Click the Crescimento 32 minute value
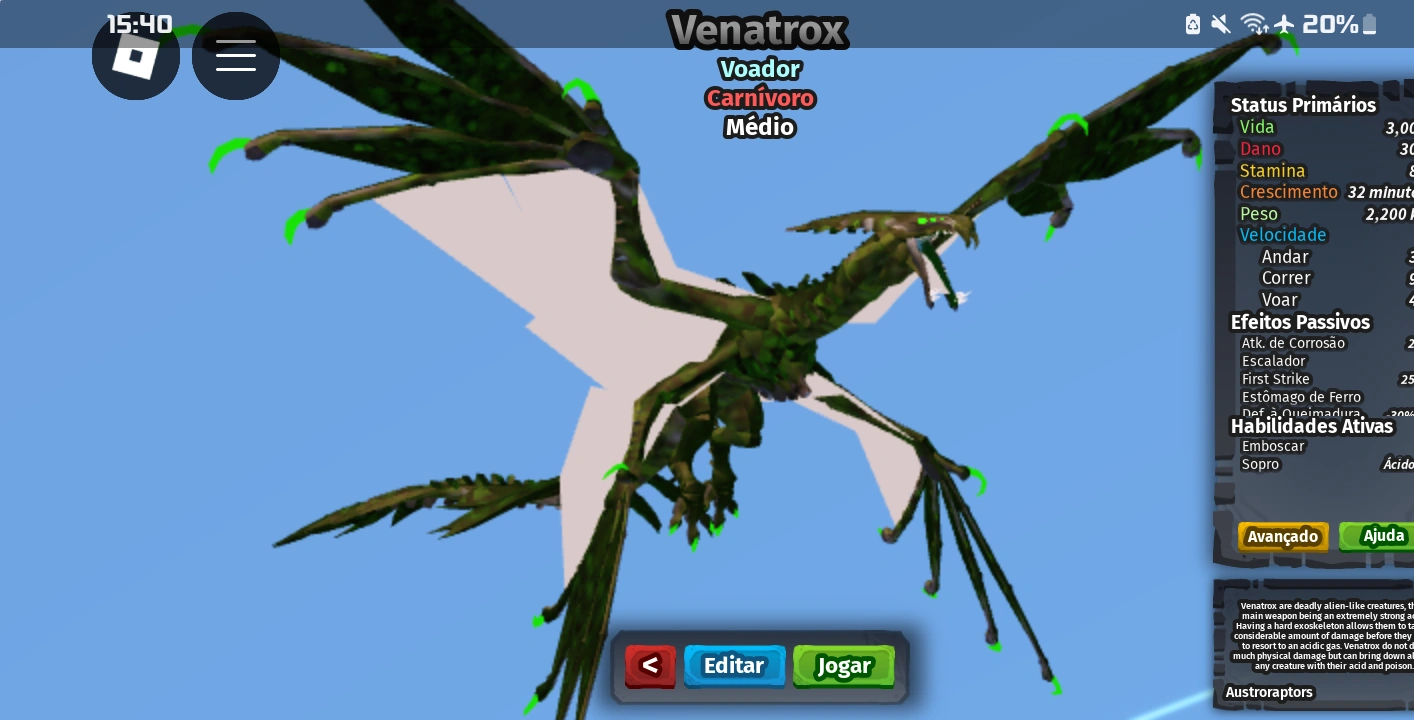Viewport: 1414px width, 720px height. (1381, 192)
